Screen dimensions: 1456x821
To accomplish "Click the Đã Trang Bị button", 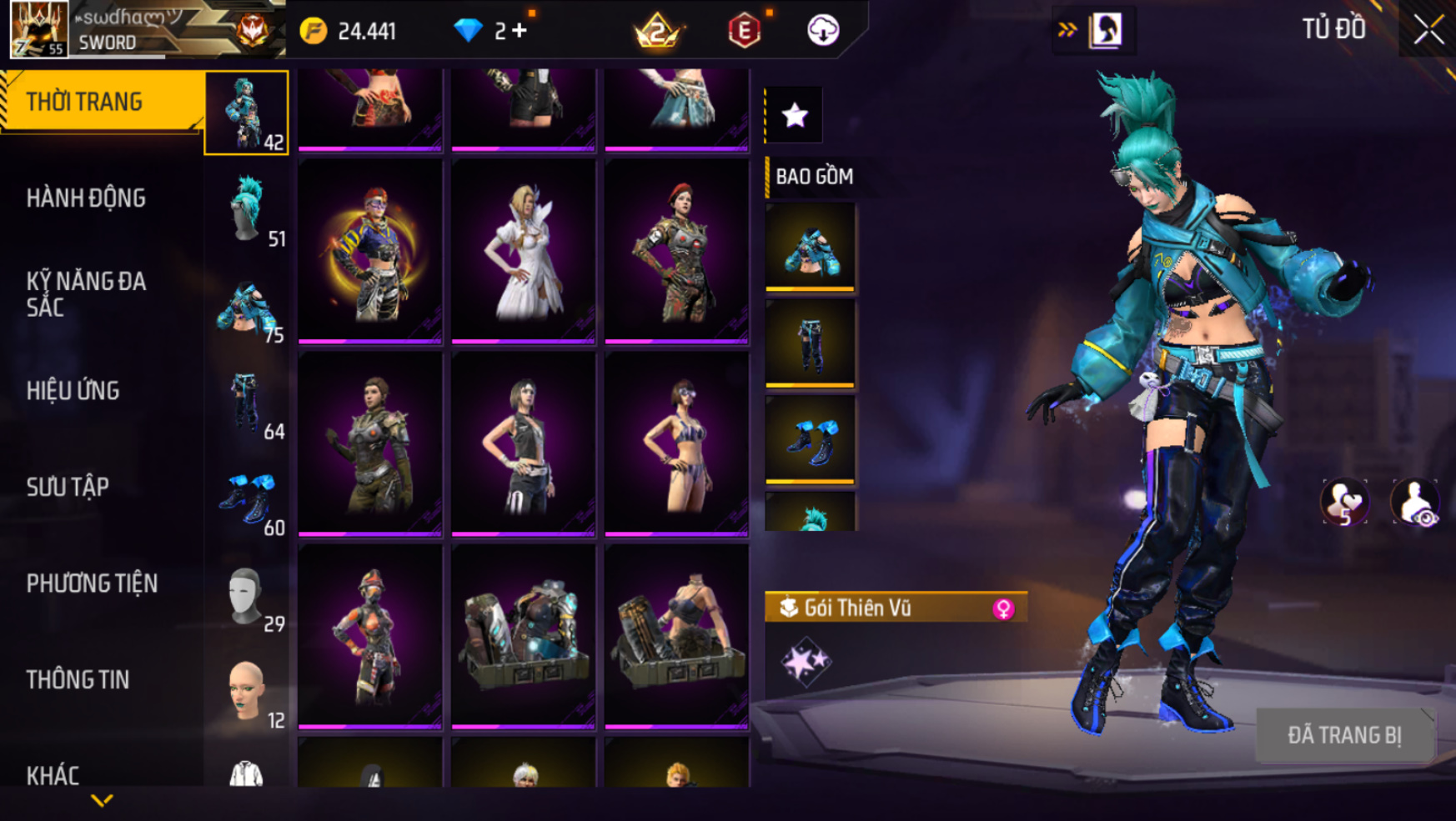I will pos(1344,735).
